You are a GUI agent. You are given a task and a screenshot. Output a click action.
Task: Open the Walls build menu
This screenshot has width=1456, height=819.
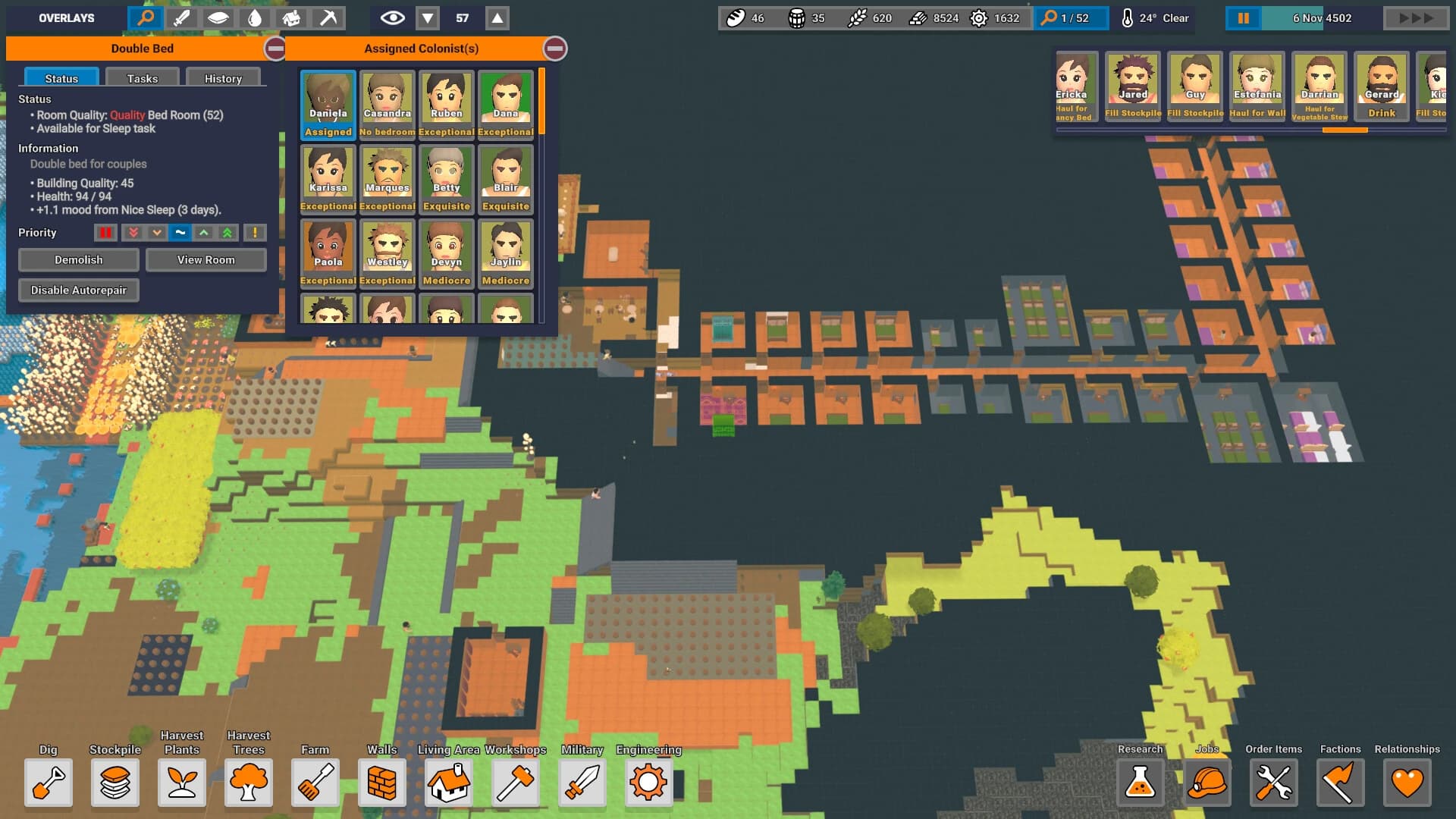click(382, 783)
